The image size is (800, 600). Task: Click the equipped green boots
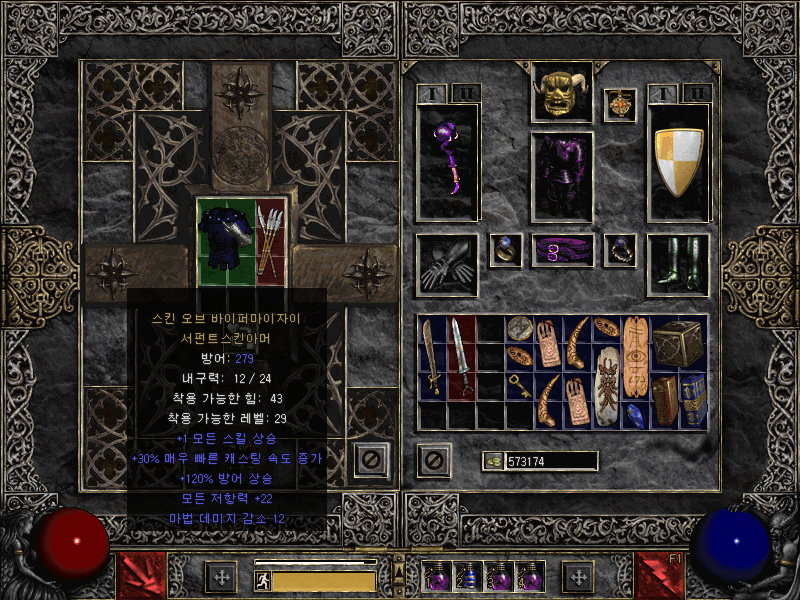(x=678, y=264)
